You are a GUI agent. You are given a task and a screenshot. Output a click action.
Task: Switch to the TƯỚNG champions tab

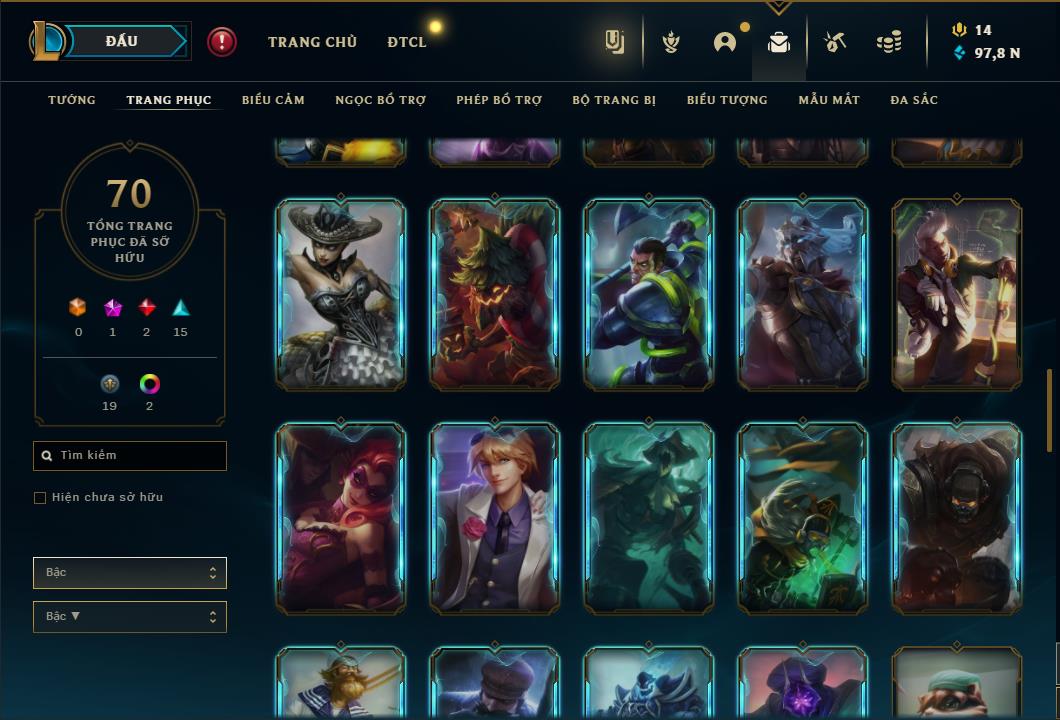tap(72, 100)
